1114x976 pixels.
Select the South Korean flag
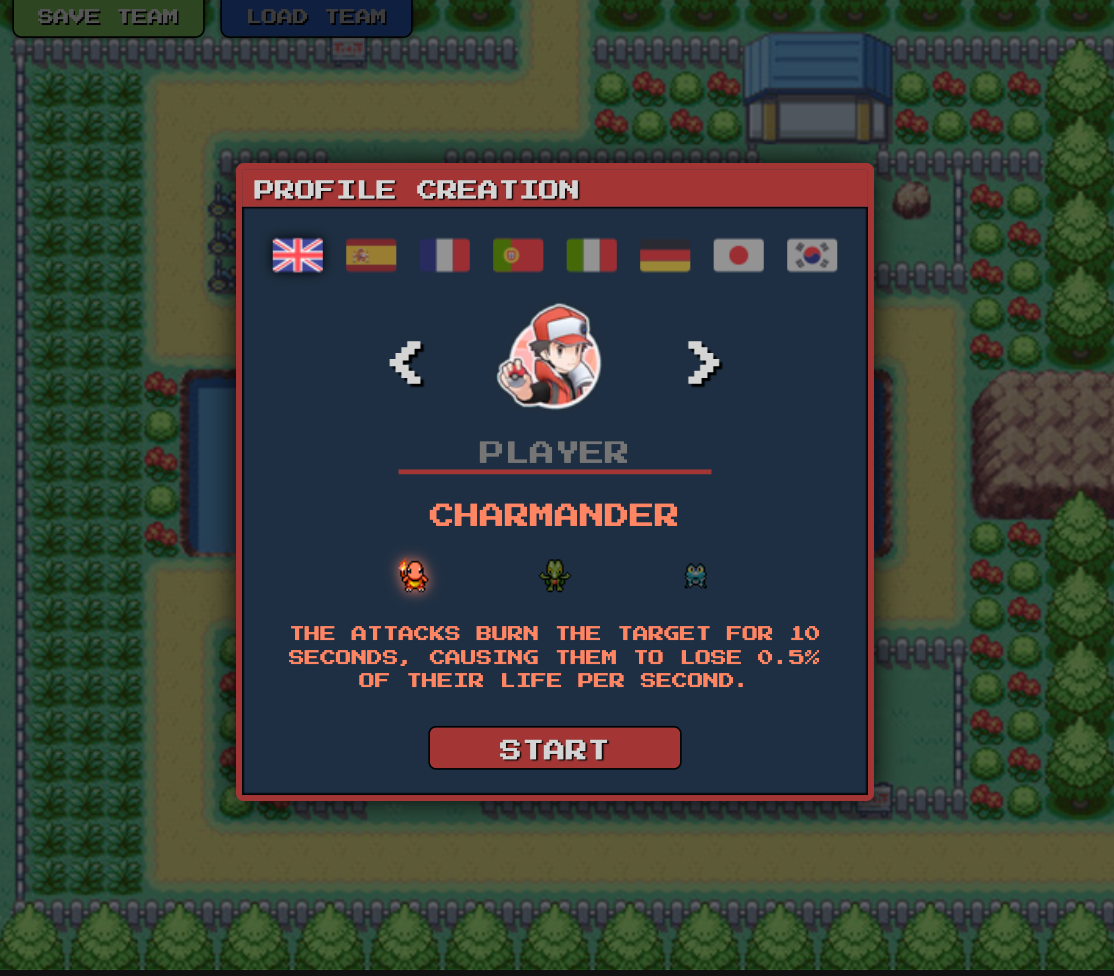[x=812, y=255]
